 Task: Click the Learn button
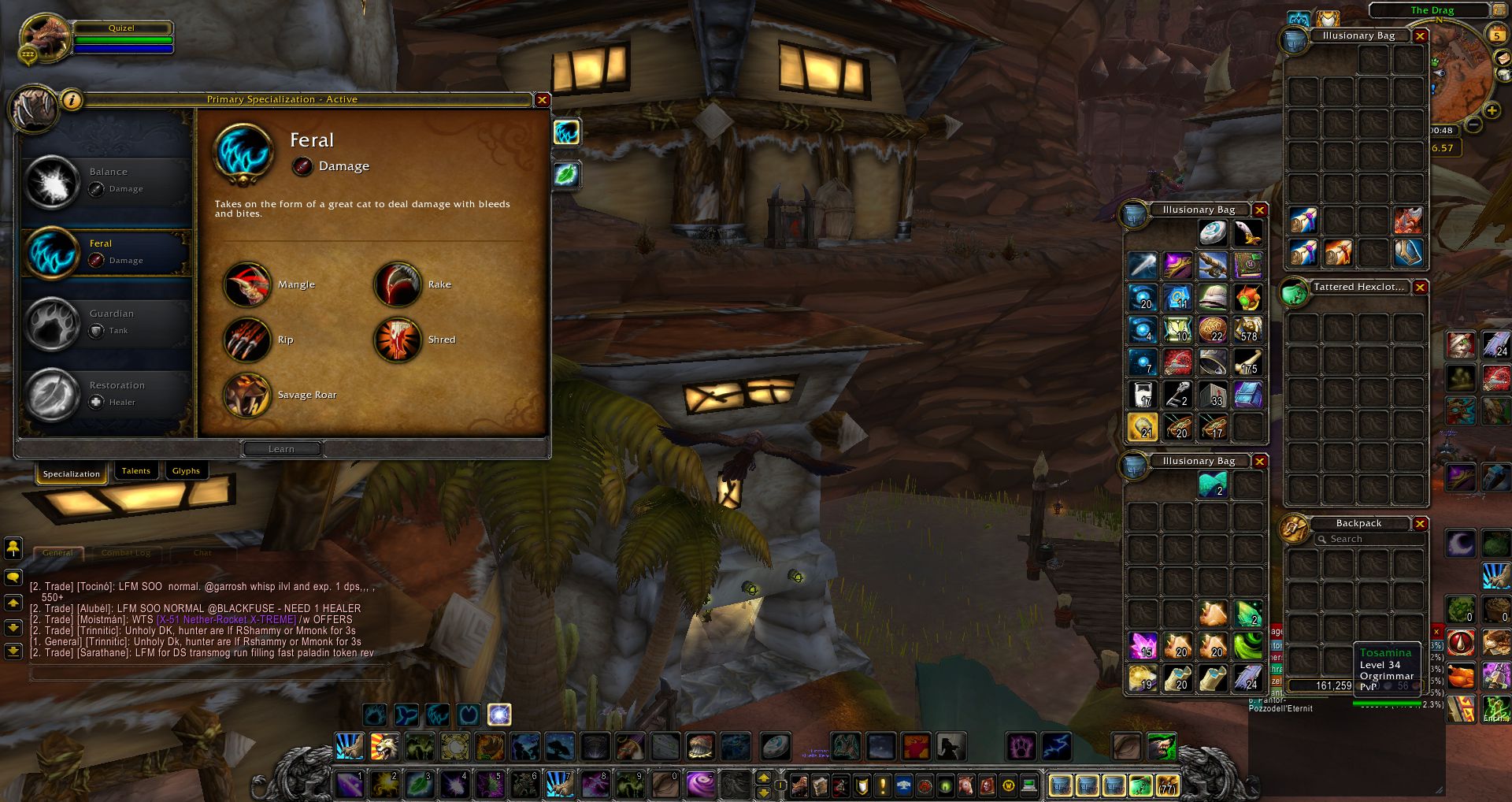tap(282, 449)
